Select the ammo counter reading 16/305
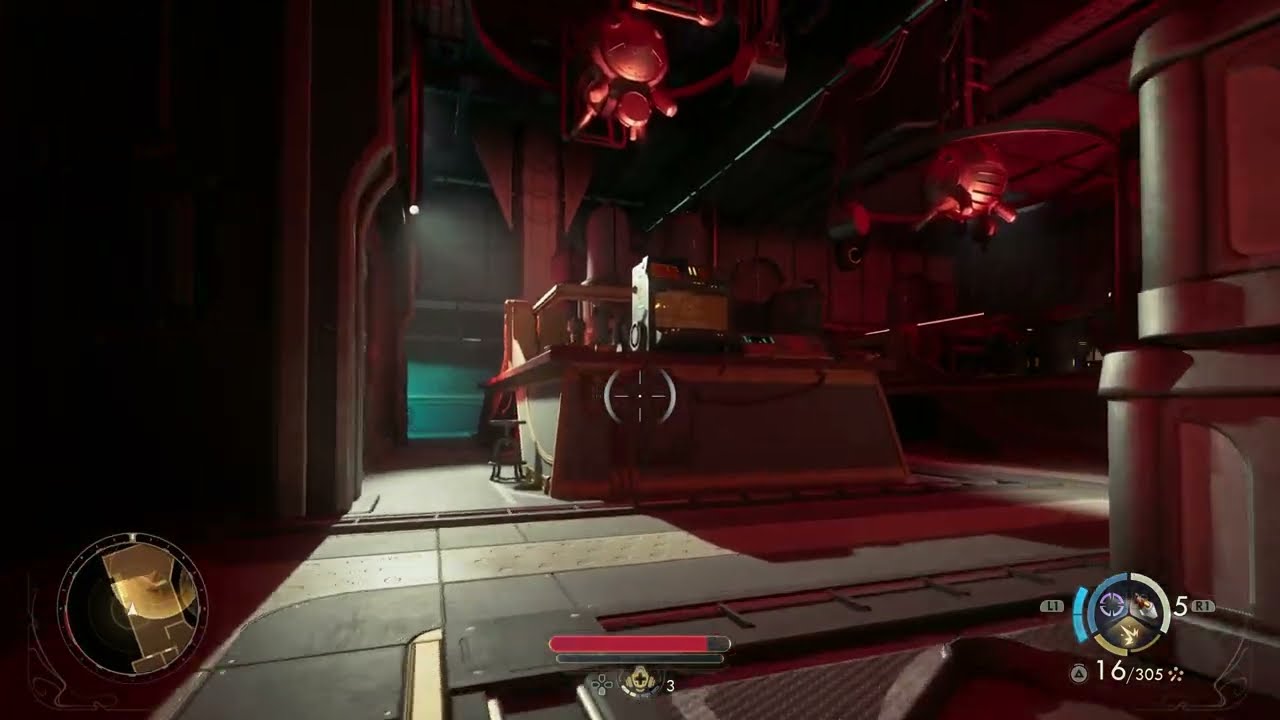1280x720 pixels. (x=1128, y=672)
